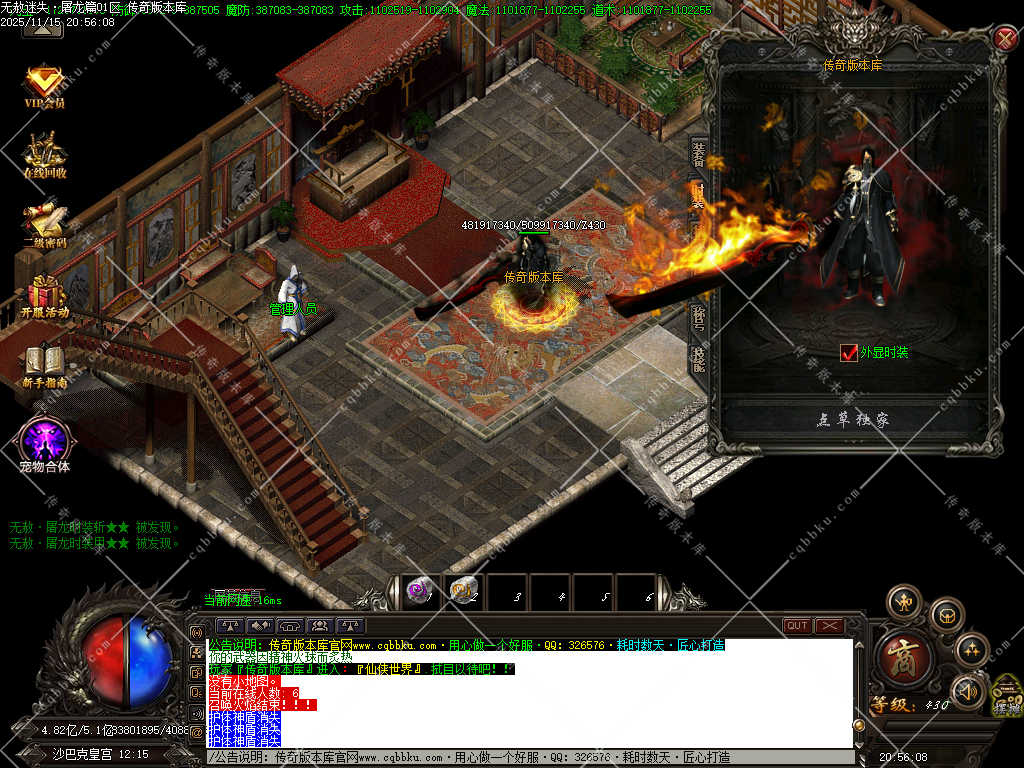Open the VIP会员 membership icon
This screenshot has height=768, width=1024.
point(44,84)
